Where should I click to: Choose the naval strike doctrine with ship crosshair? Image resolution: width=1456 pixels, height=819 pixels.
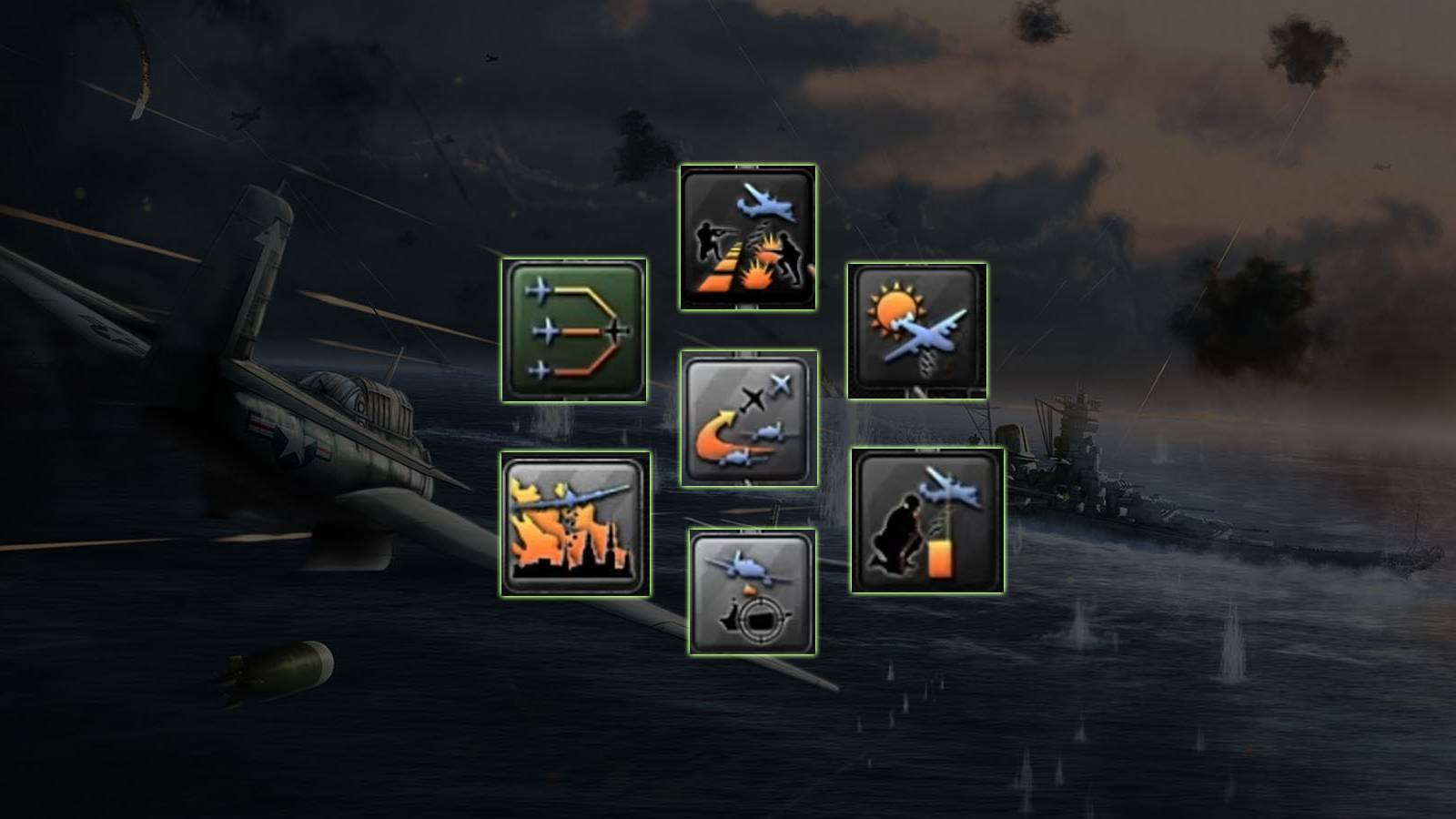751,591
